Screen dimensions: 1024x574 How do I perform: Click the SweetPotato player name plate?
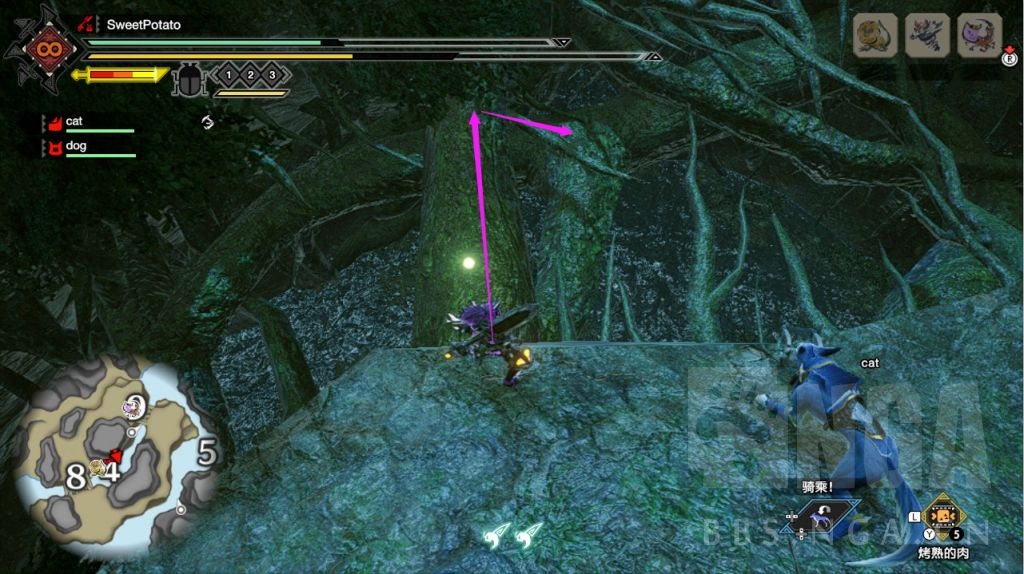tap(143, 24)
